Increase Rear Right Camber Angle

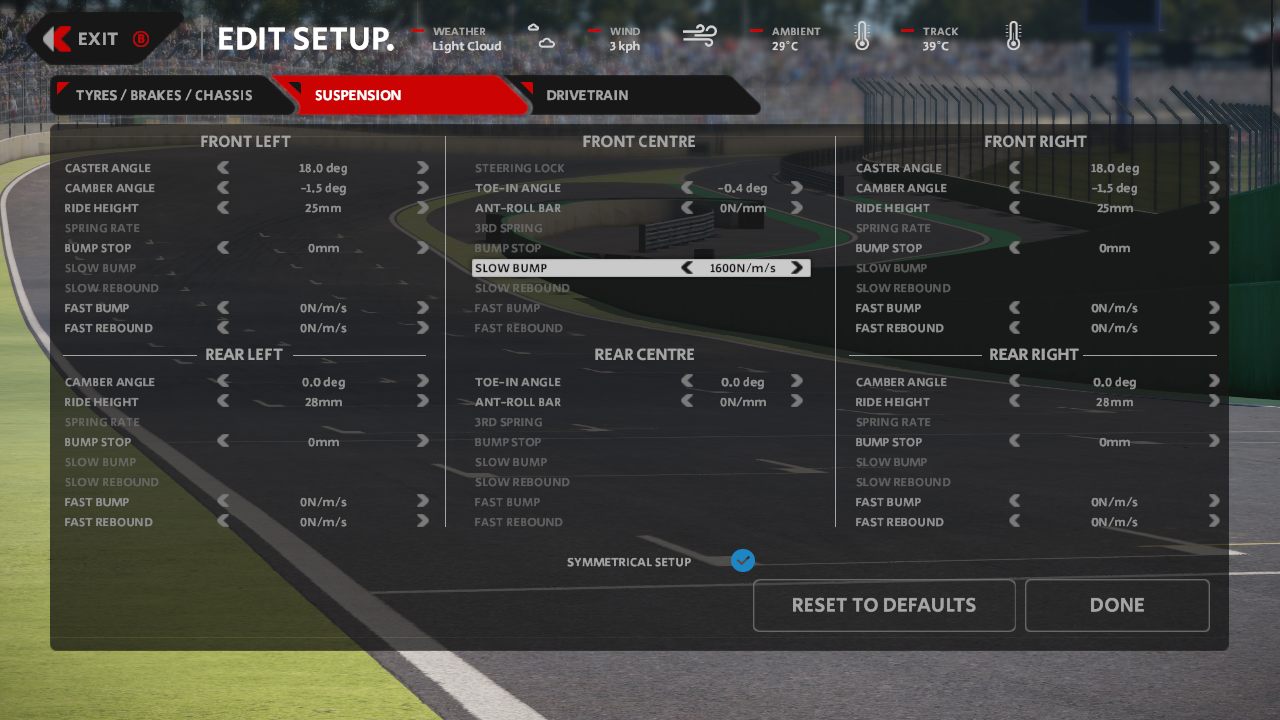click(x=1214, y=382)
